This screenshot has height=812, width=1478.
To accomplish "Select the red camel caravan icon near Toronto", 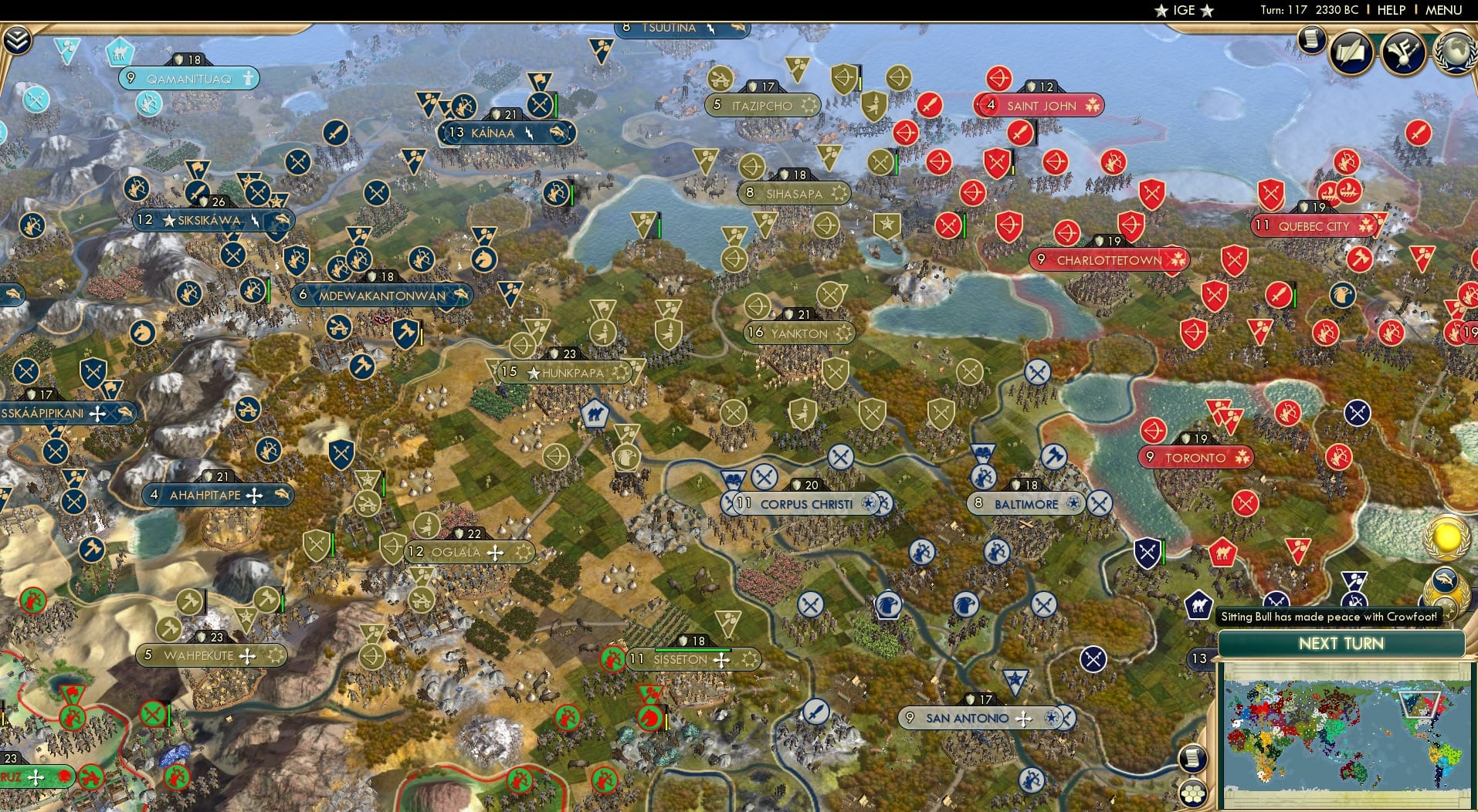I will point(1222,552).
